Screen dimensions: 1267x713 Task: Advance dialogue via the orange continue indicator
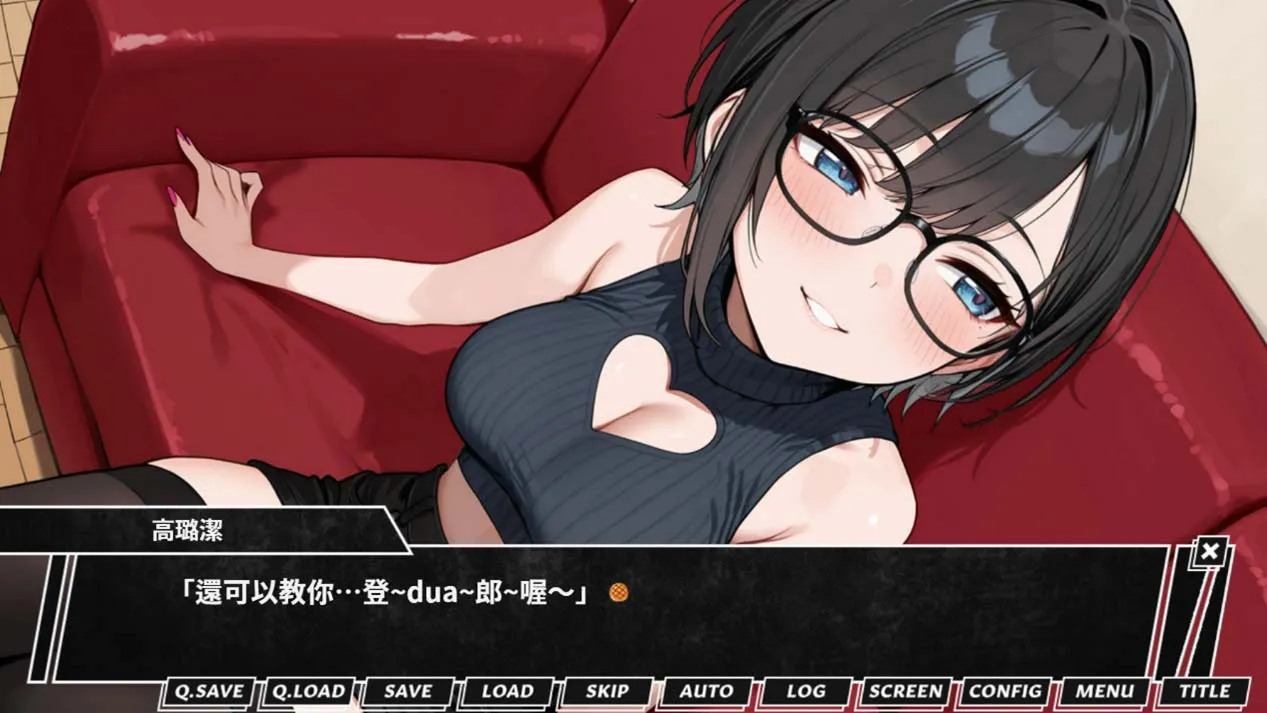click(619, 593)
